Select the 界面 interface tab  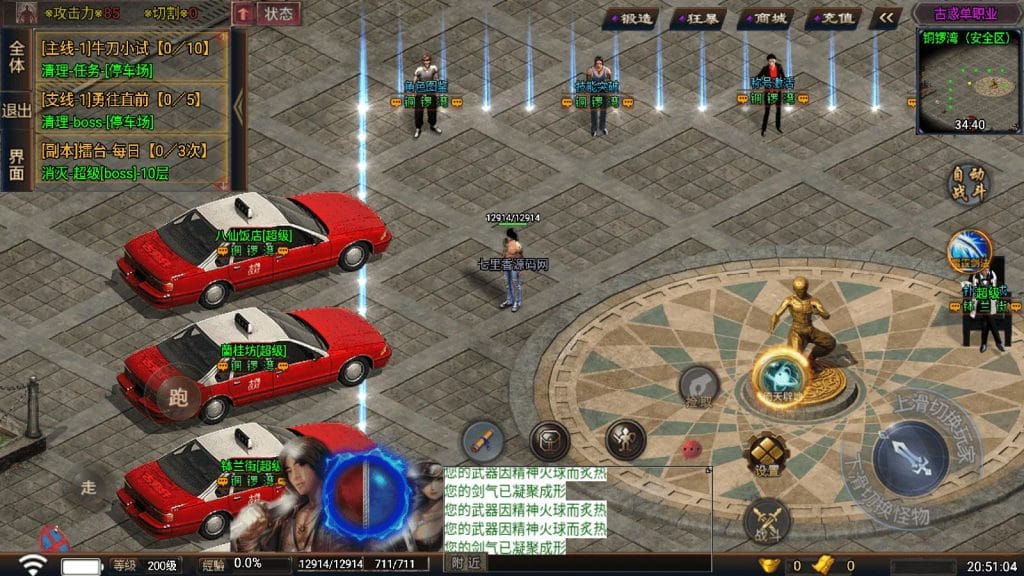(17, 164)
